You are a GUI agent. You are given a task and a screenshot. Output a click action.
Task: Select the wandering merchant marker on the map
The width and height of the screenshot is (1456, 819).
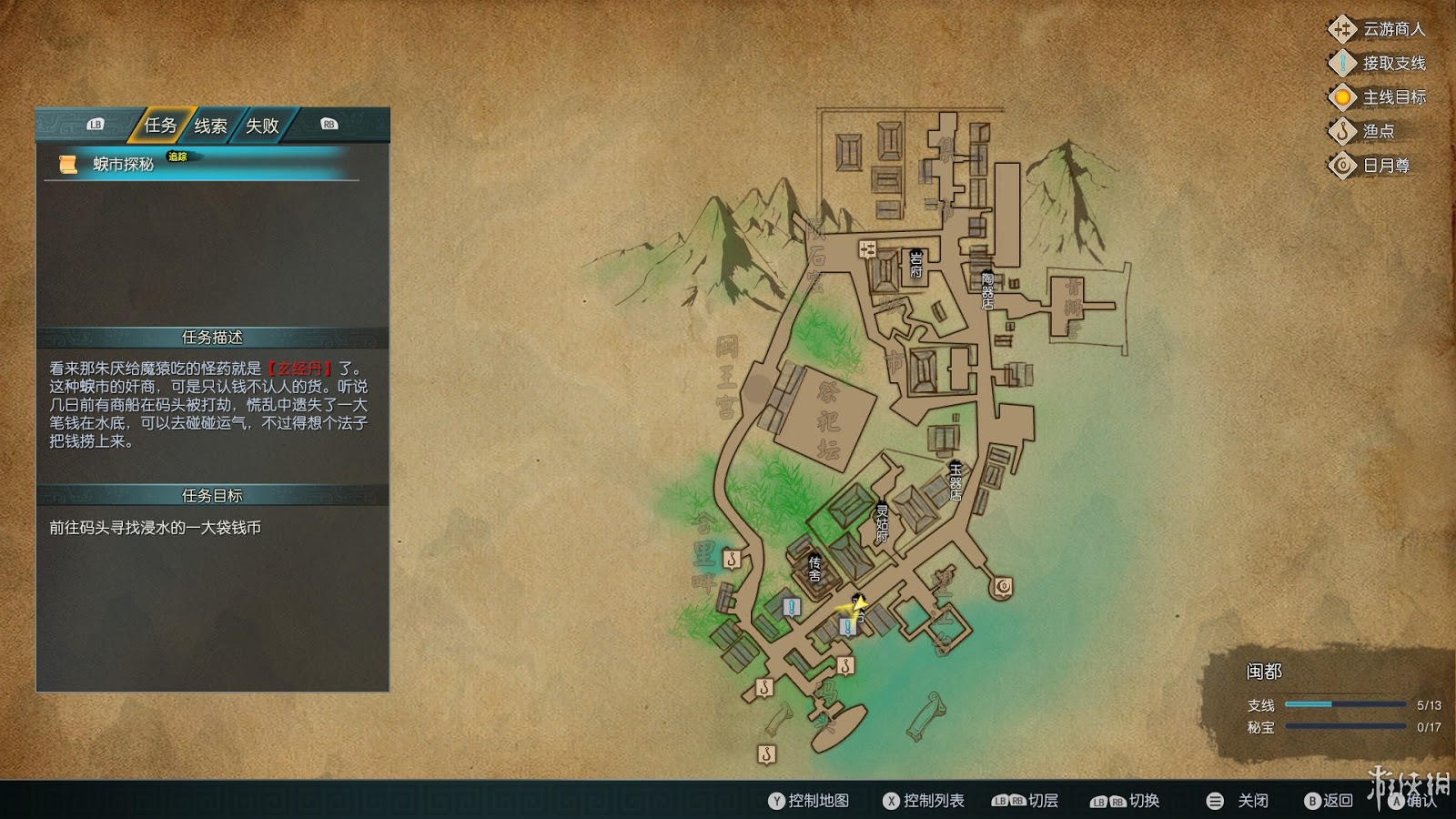867,249
